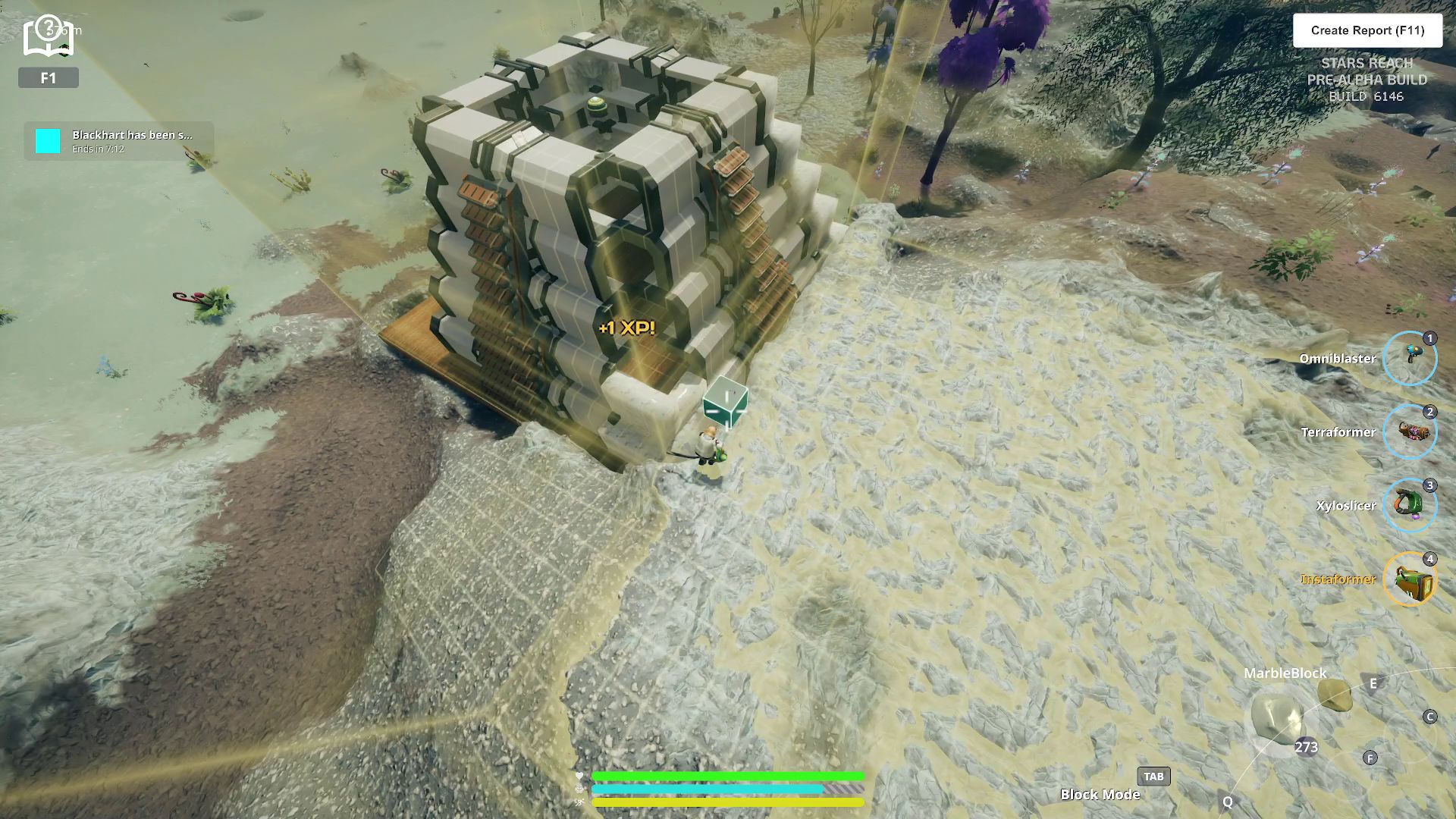Screen dimensions: 1456x819
Task: Select the Omniblaster tool slot
Action: (x=1410, y=358)
